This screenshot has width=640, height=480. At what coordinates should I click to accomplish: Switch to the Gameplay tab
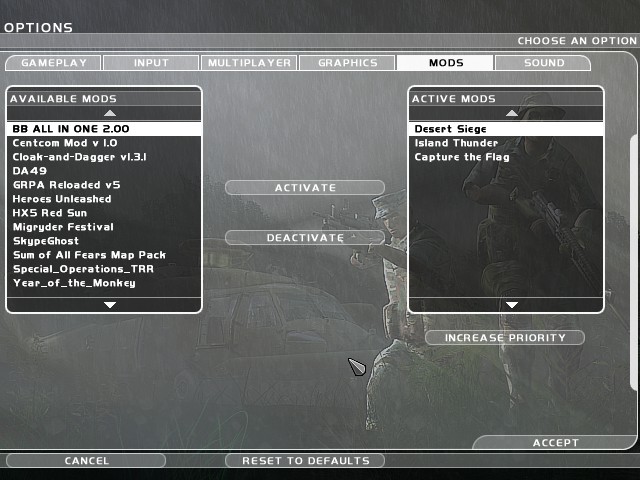click(53, 63)
